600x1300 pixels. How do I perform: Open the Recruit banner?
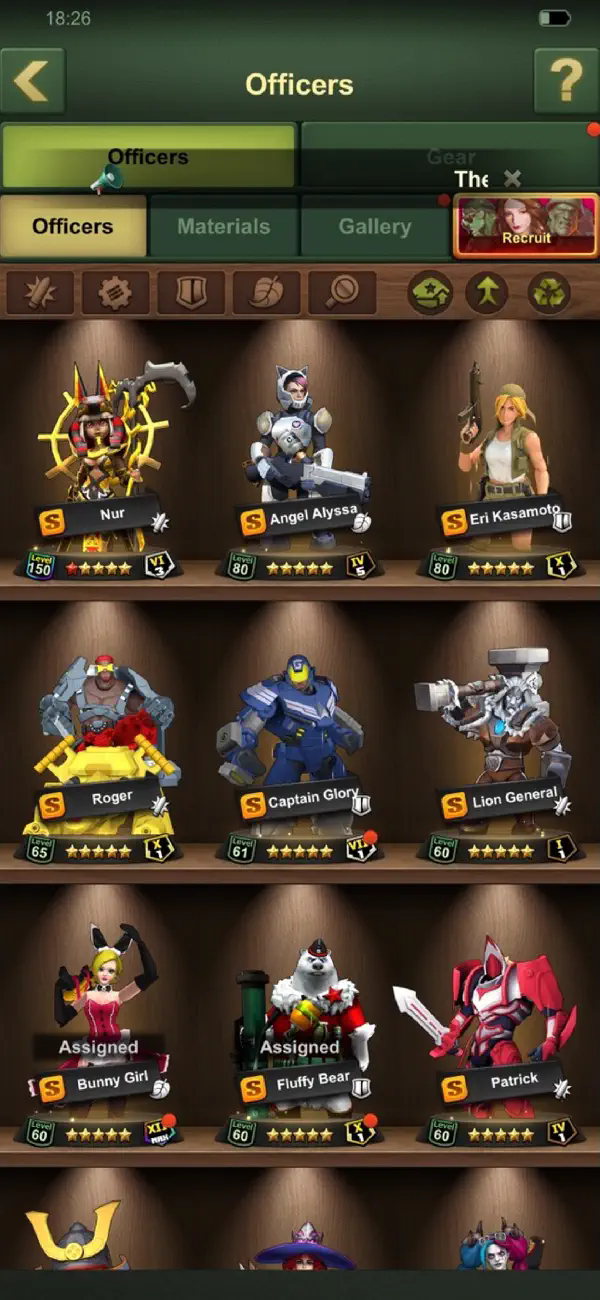[x=526, y=226]
